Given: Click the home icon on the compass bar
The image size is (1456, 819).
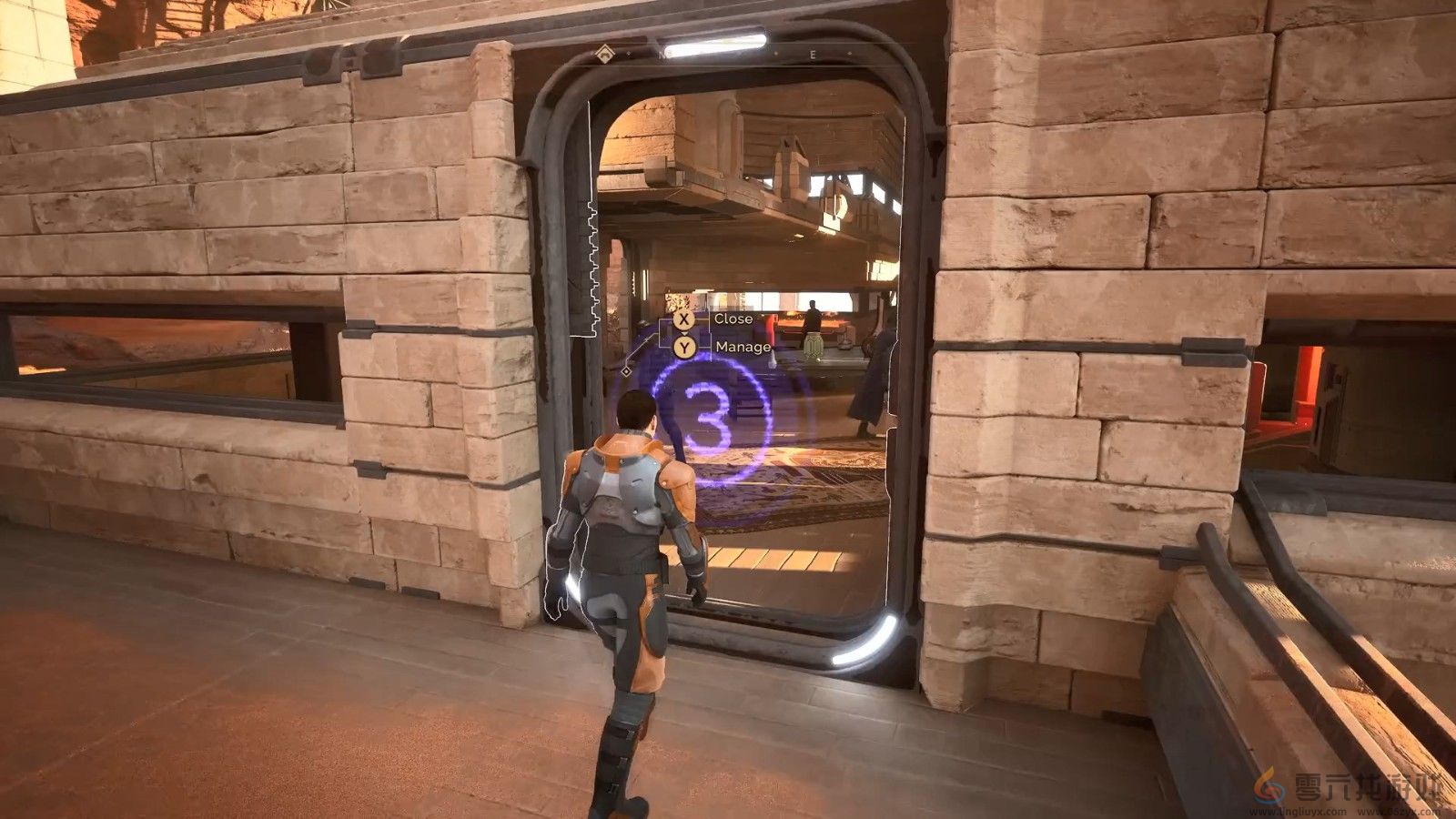Looking at the screenshot, I should [x=605, y=55].
